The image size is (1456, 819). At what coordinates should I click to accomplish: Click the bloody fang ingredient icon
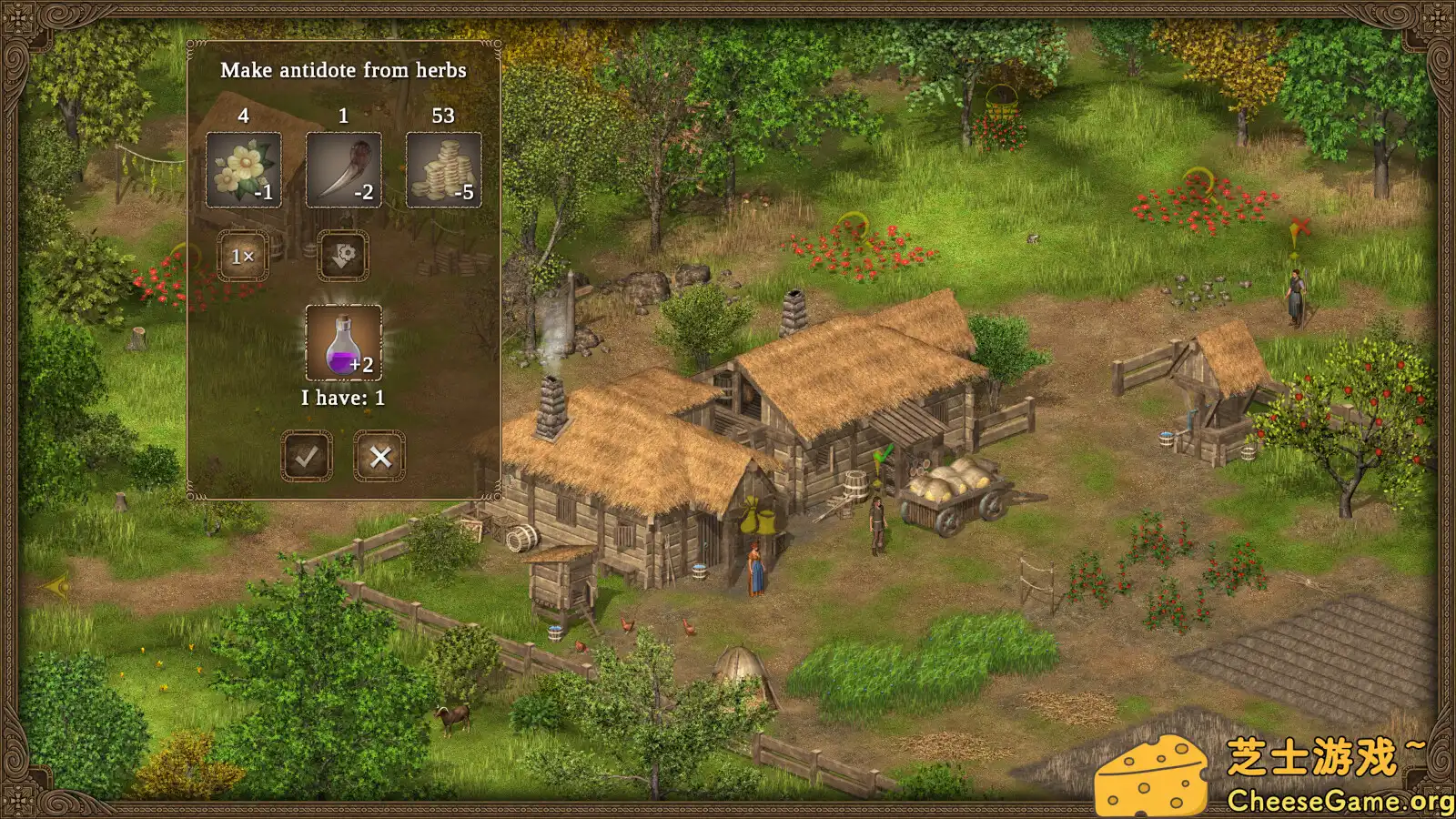coord(344,170)
